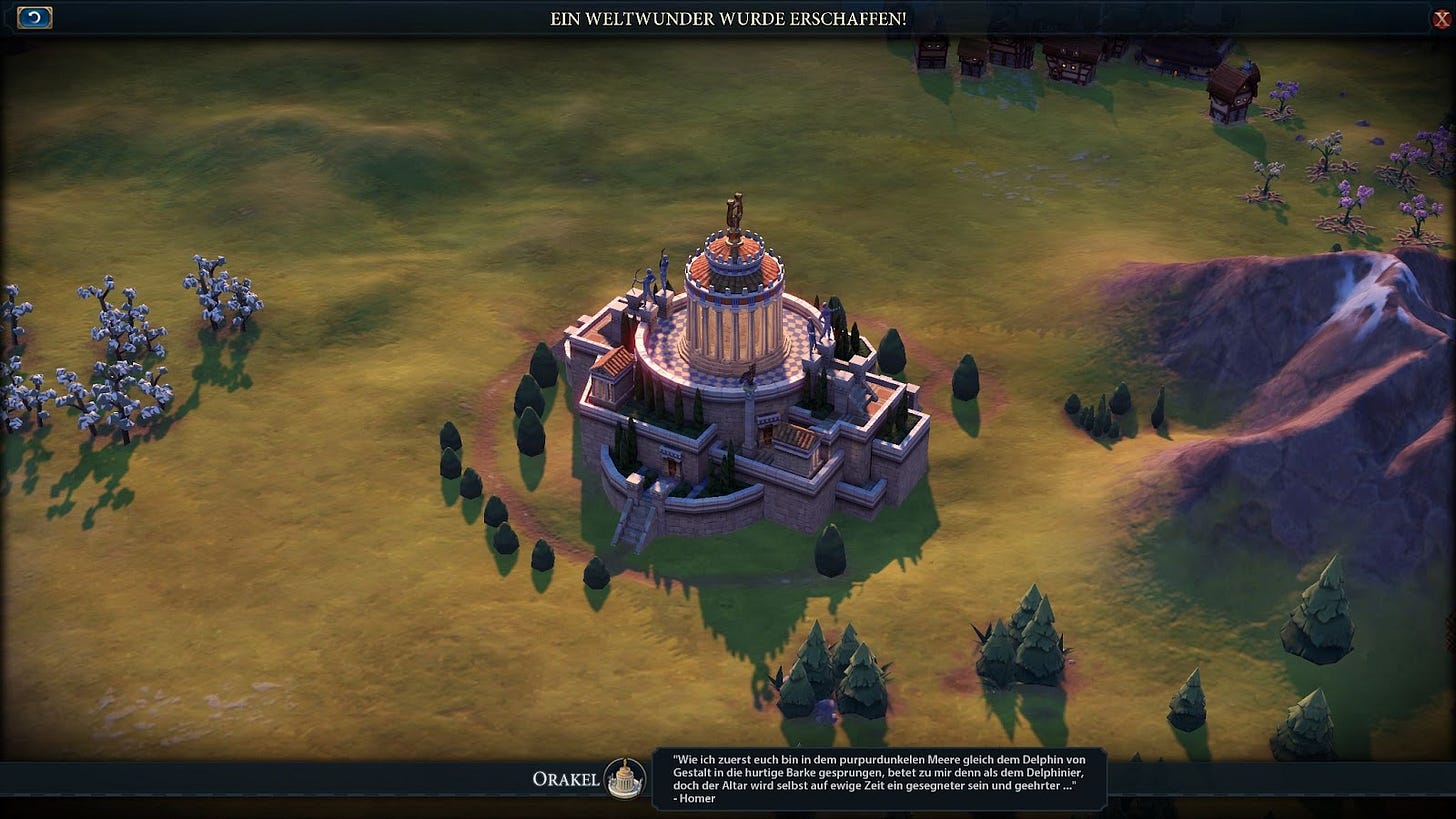Replay the wonder construction movie
The image size is (1456, 819).
tap(35, 18)
